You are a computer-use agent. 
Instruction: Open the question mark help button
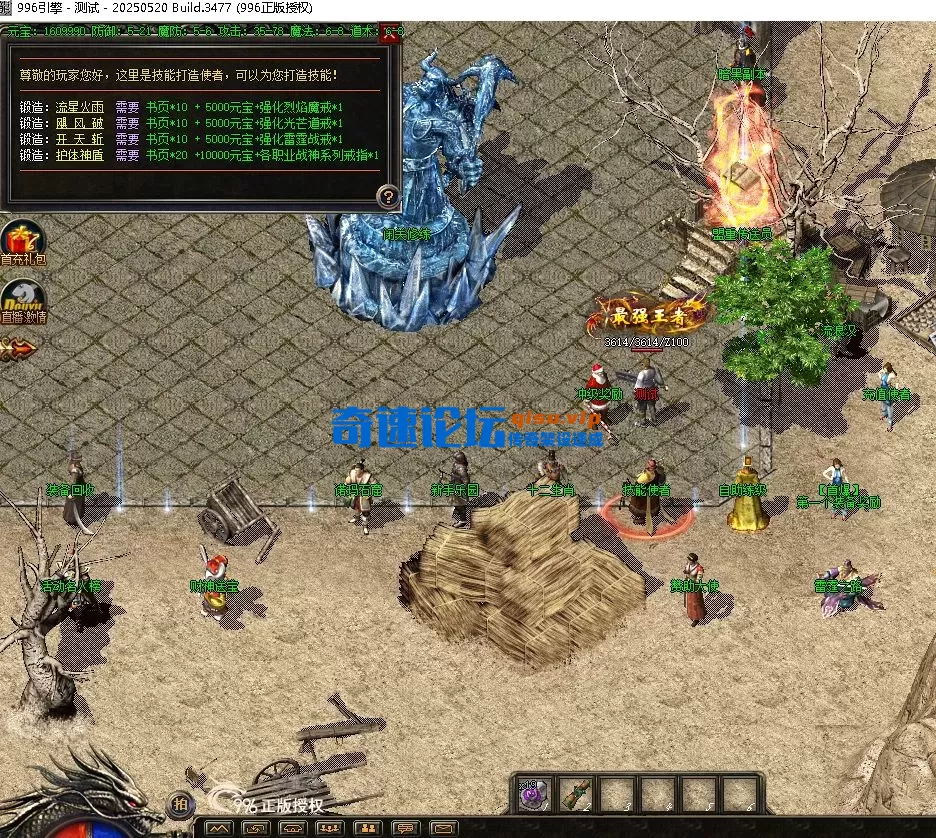point(387,196)
